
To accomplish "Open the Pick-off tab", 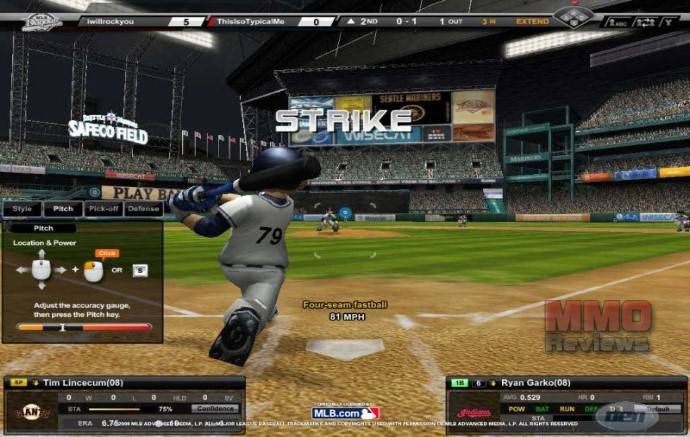I will click(x=103, y=209).
